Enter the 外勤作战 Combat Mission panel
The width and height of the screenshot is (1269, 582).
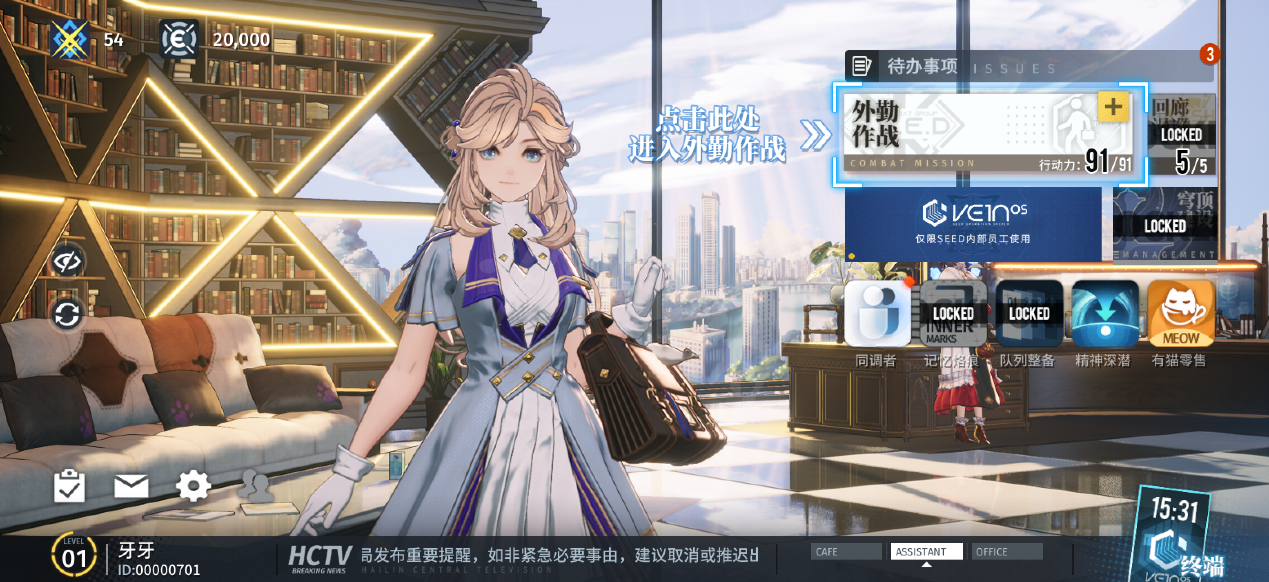tap(960, 135)
